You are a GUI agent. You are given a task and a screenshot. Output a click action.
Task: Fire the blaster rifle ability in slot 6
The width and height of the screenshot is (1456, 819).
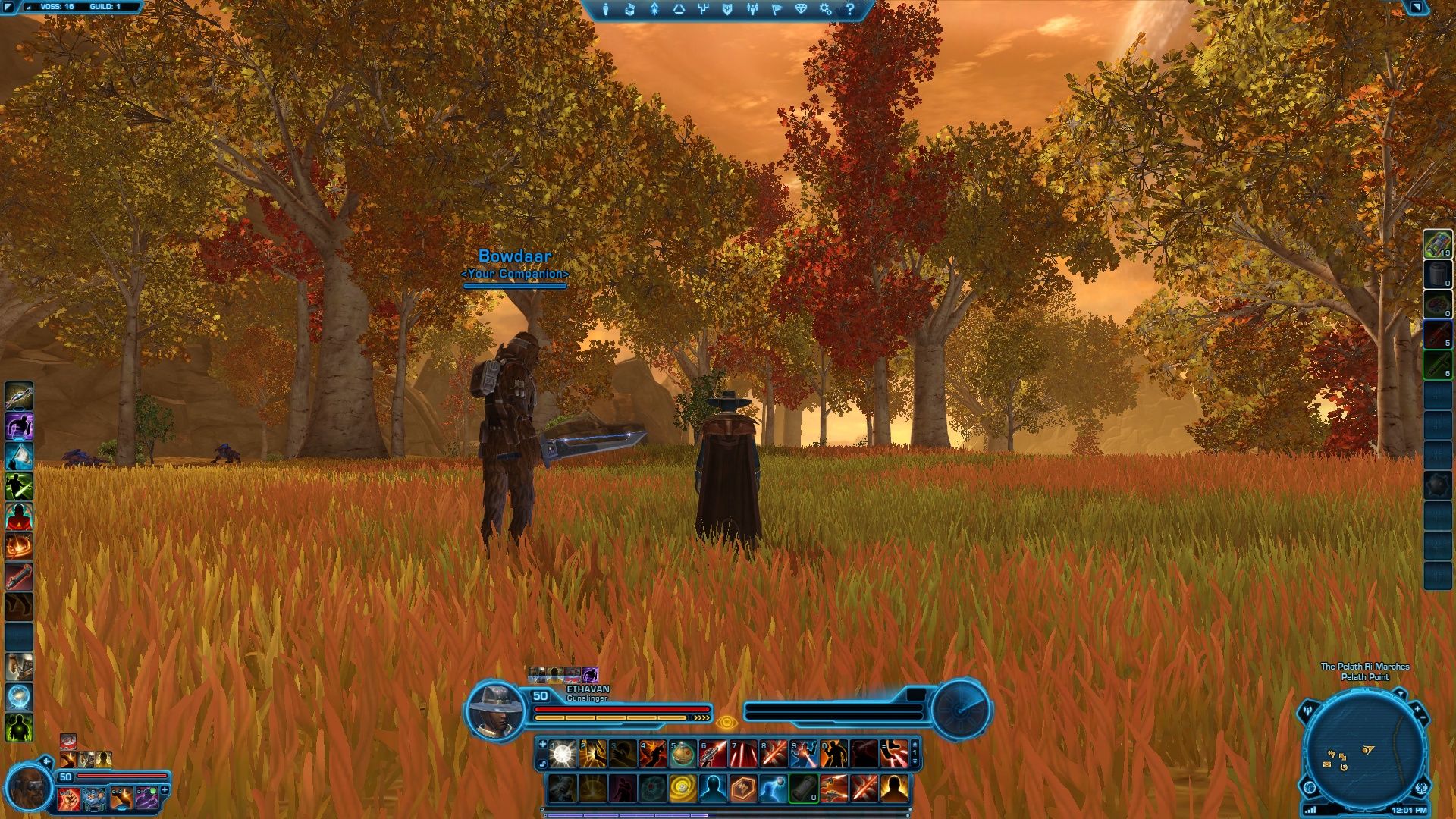click(713, 754)
